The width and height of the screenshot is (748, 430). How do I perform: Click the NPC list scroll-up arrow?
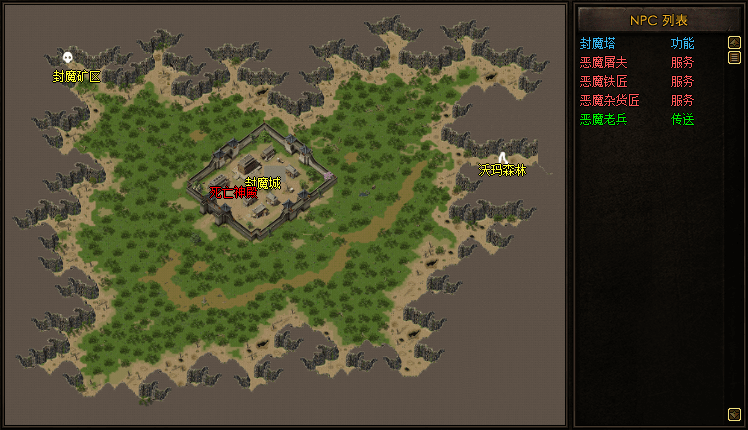[x=734, y=42]
